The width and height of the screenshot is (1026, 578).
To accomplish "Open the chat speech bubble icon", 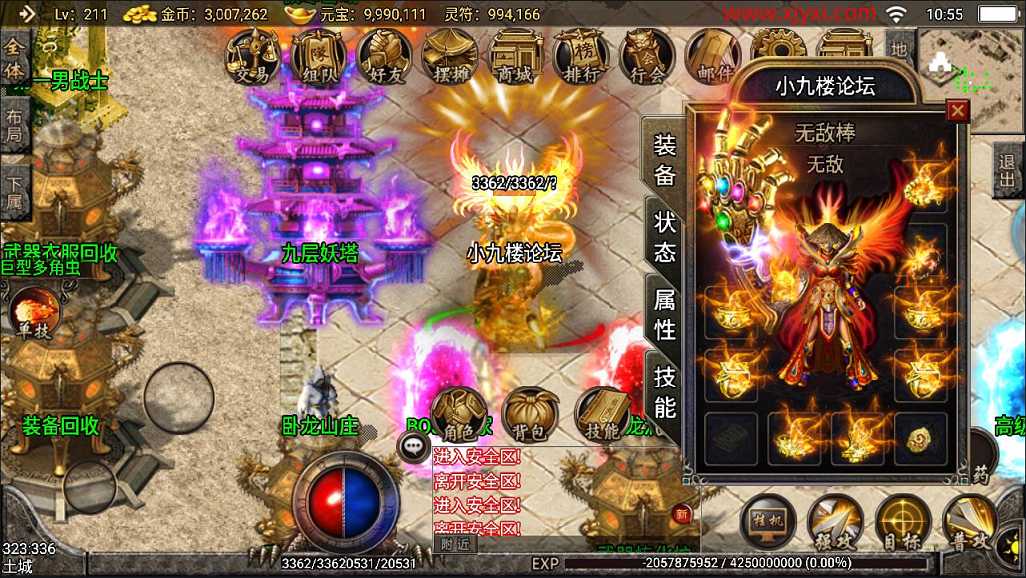I will coord(414,447).
